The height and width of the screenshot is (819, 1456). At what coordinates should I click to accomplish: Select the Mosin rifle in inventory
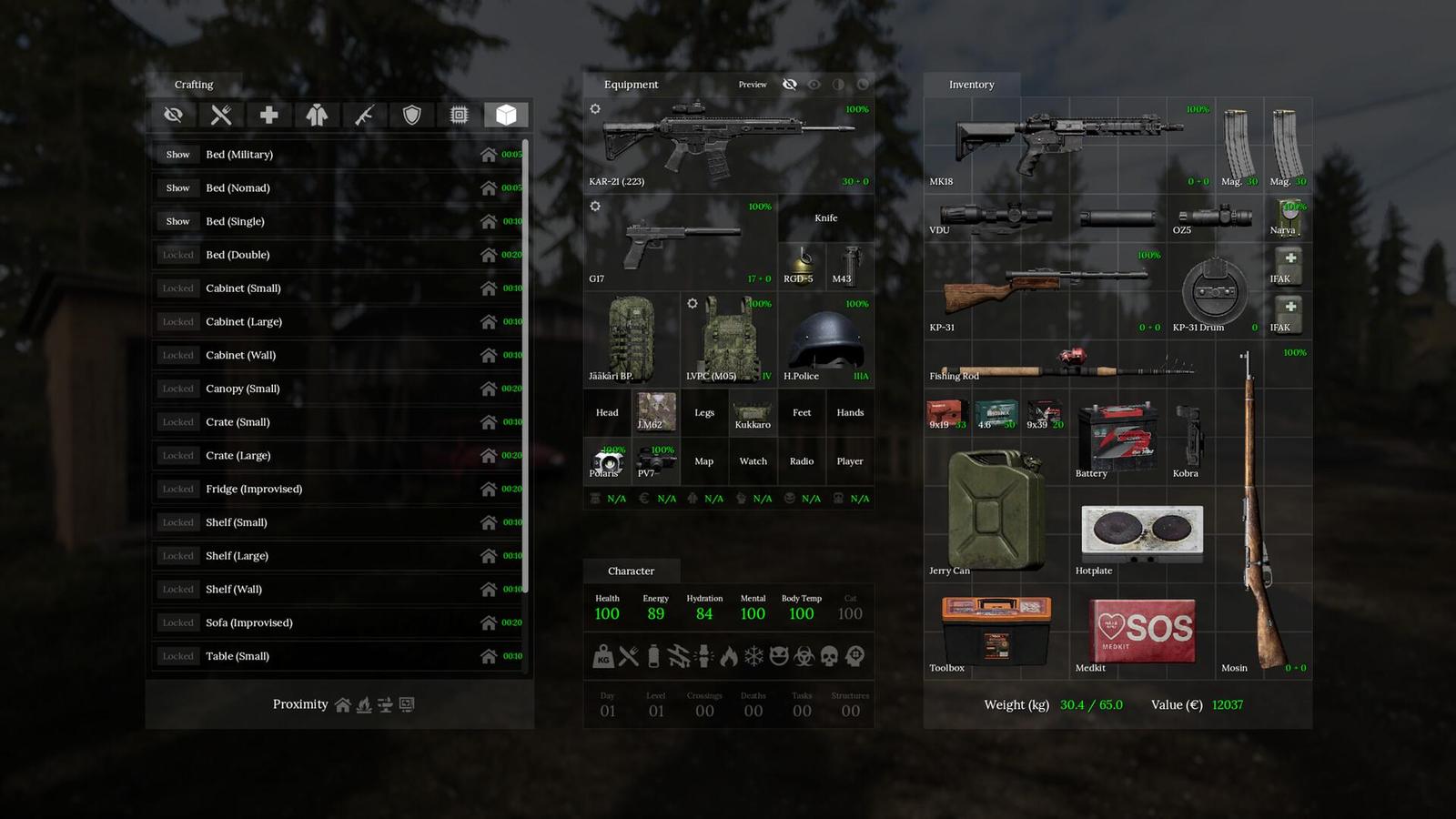(x=1263, y=510)
